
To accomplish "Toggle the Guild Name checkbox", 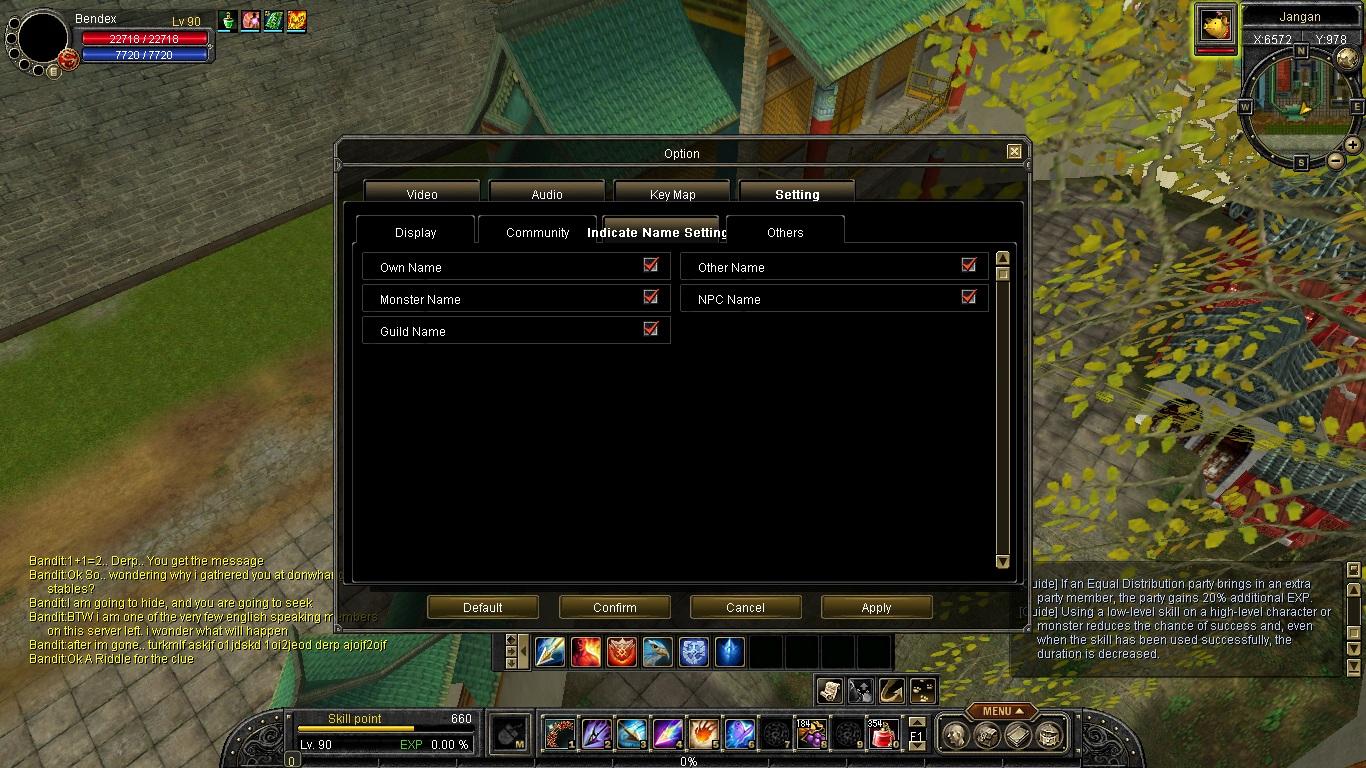I will (651, 330).
